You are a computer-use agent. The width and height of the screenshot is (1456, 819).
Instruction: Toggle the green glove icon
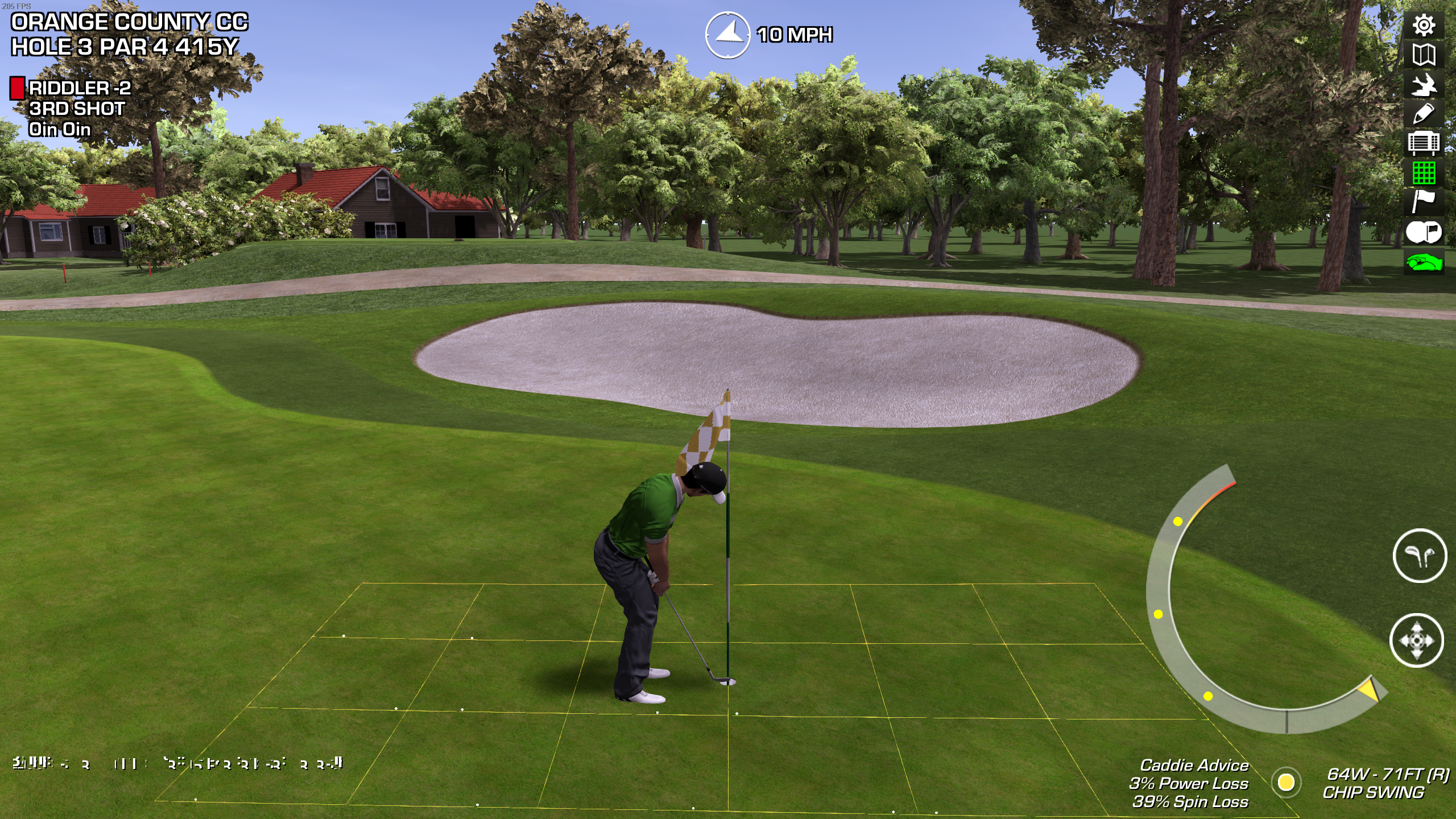(1424, 263)
